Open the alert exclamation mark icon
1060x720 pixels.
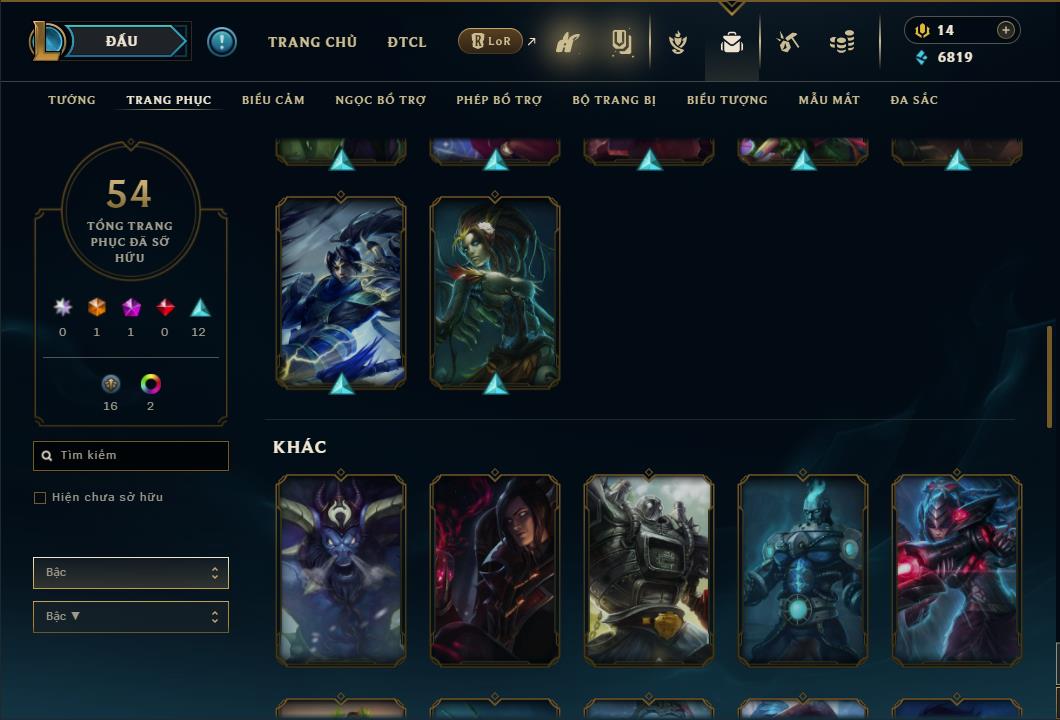point(222,42)
